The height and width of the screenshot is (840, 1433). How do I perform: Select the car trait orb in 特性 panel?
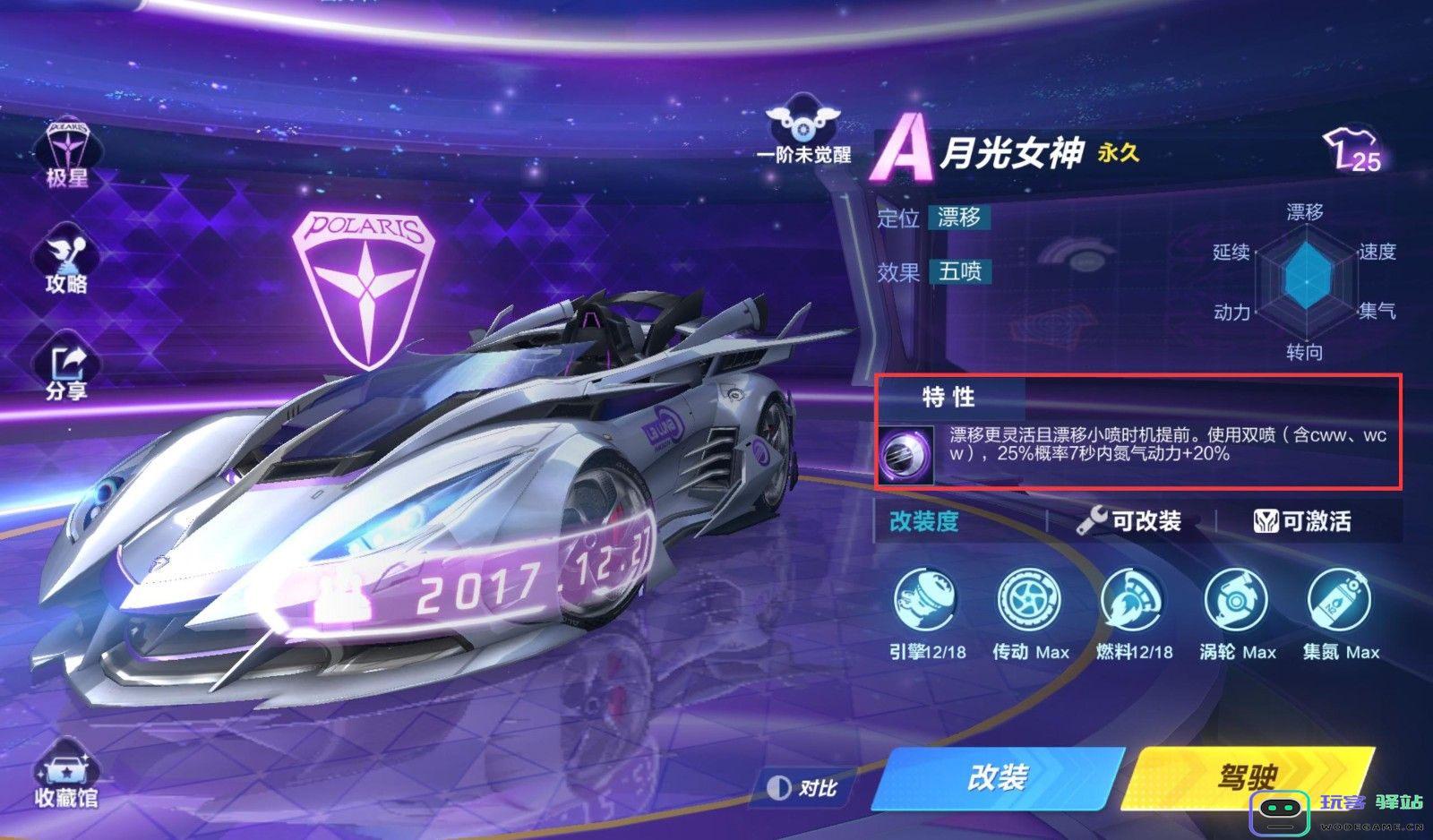click(905, 452)
